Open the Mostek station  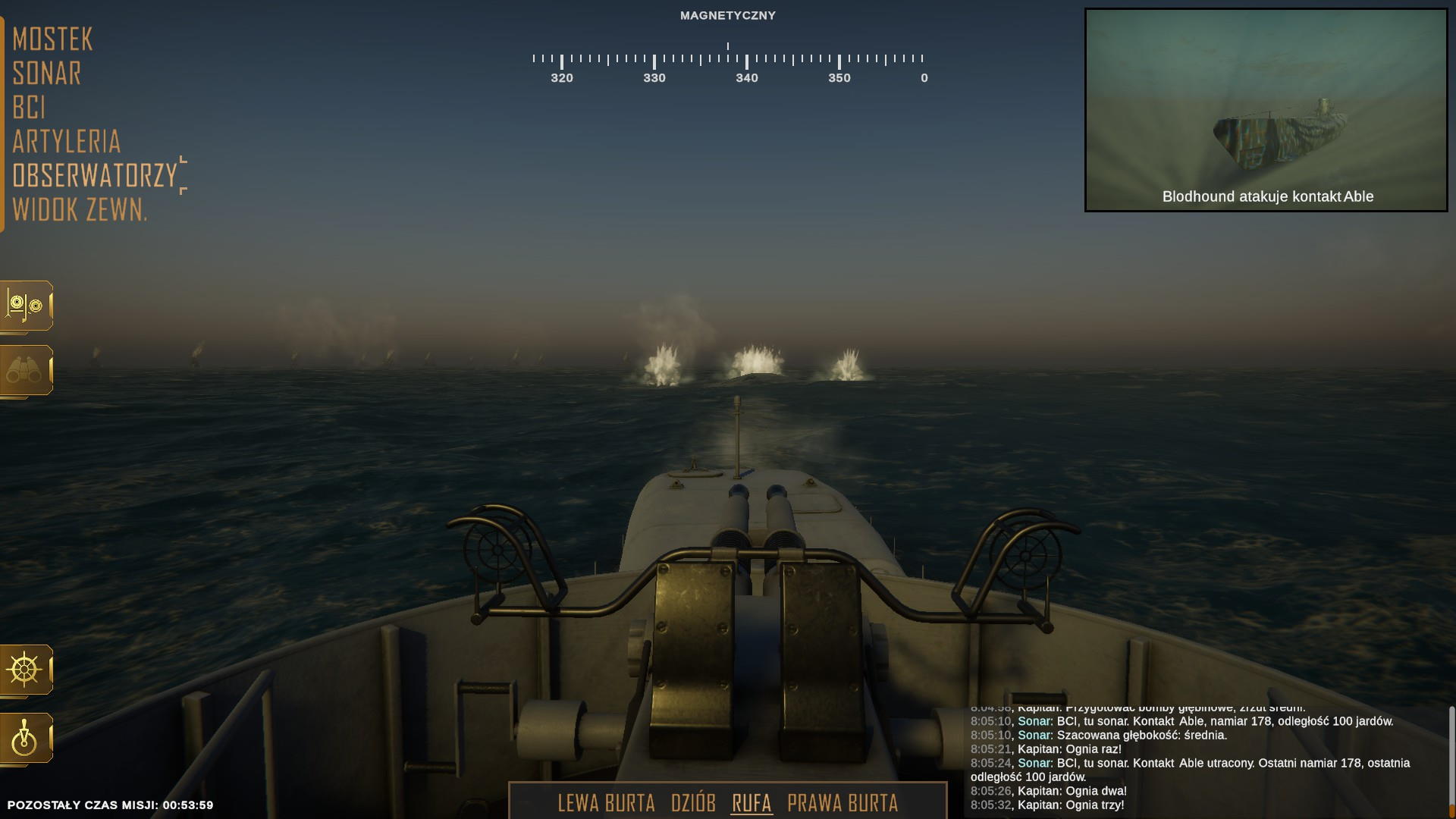click(x=52, y=39)
